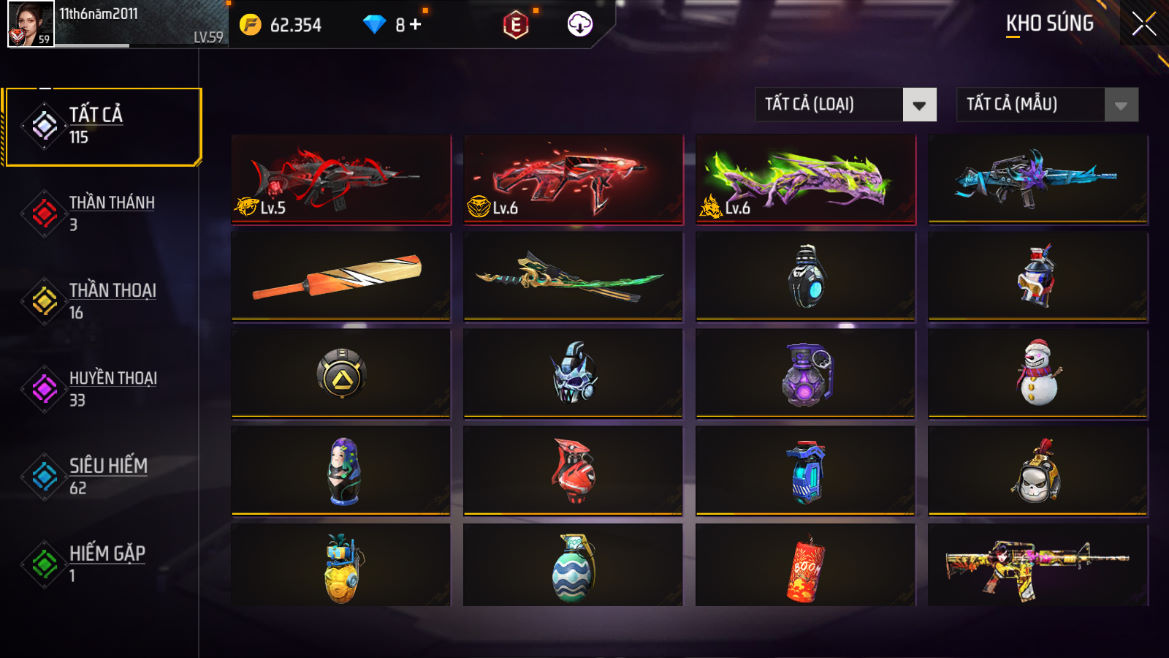Click the red E hexagon badge icon
The width and height of the screenshot is (1169, 658).
(x=515, y=25)
